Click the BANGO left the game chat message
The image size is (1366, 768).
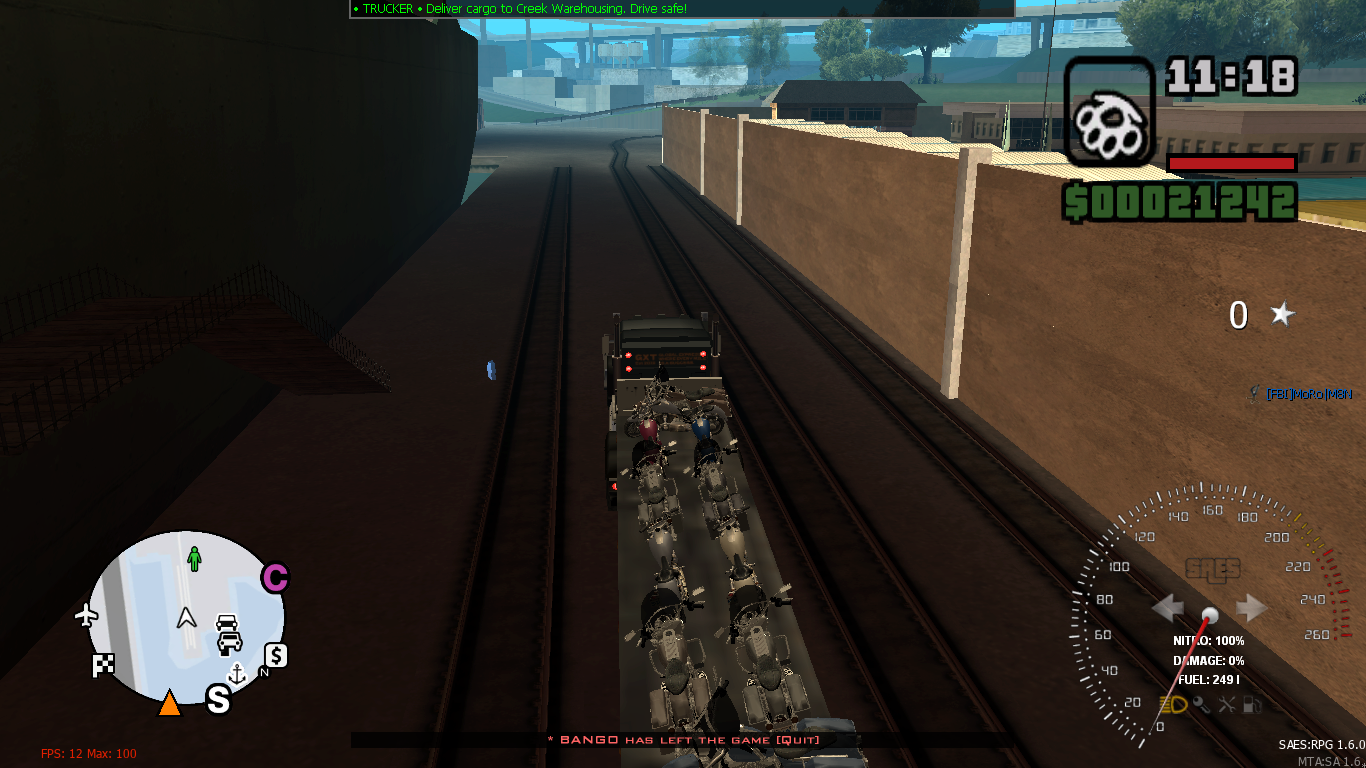pos(683,740)
